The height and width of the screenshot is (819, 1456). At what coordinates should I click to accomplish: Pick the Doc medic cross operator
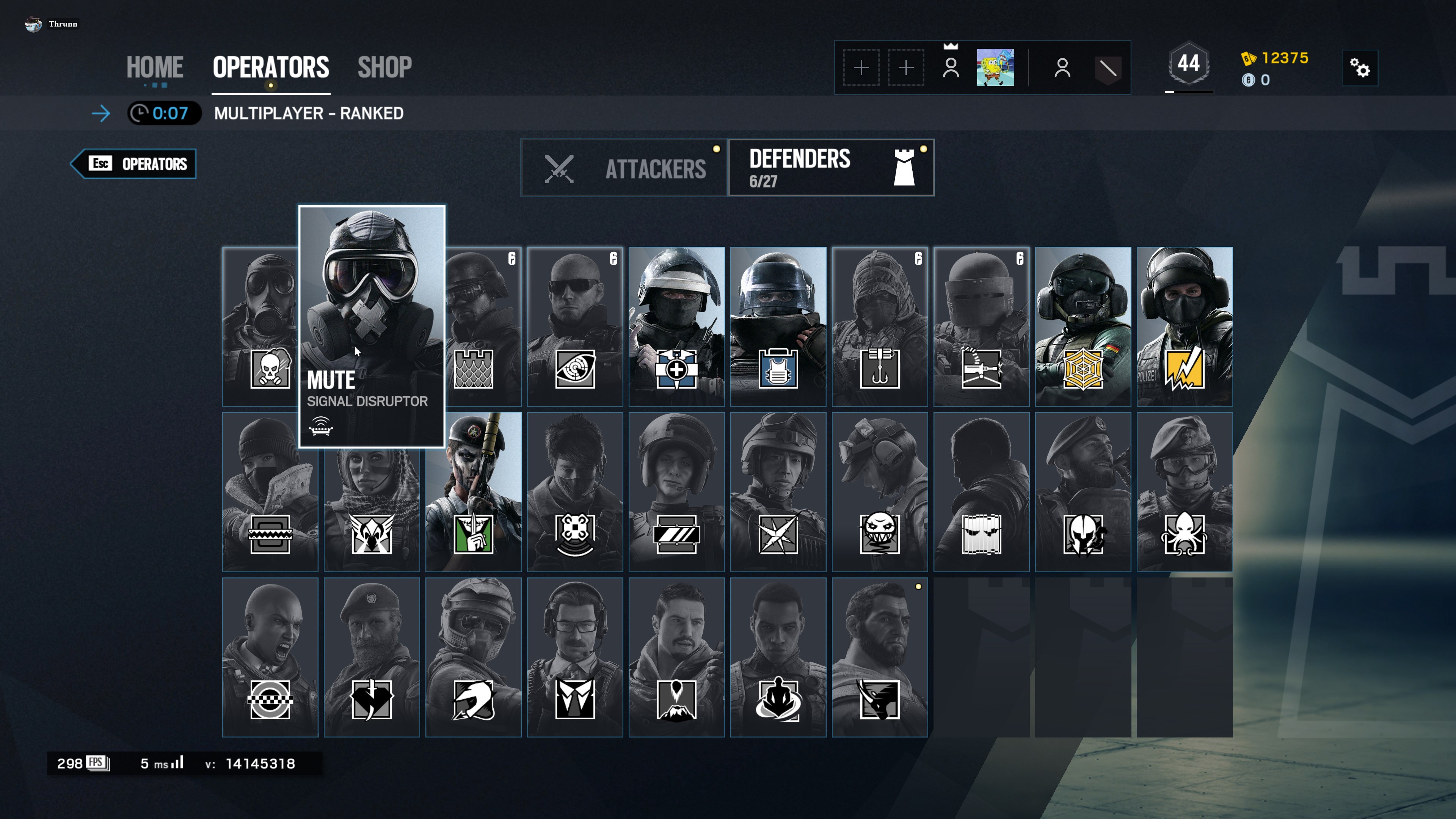[676, 326]
